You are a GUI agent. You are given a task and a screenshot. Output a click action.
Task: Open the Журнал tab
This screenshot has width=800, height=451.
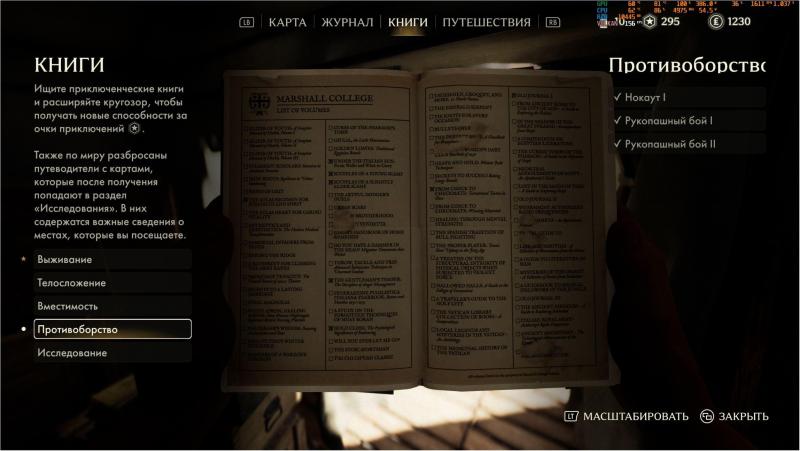pos(349,22)
